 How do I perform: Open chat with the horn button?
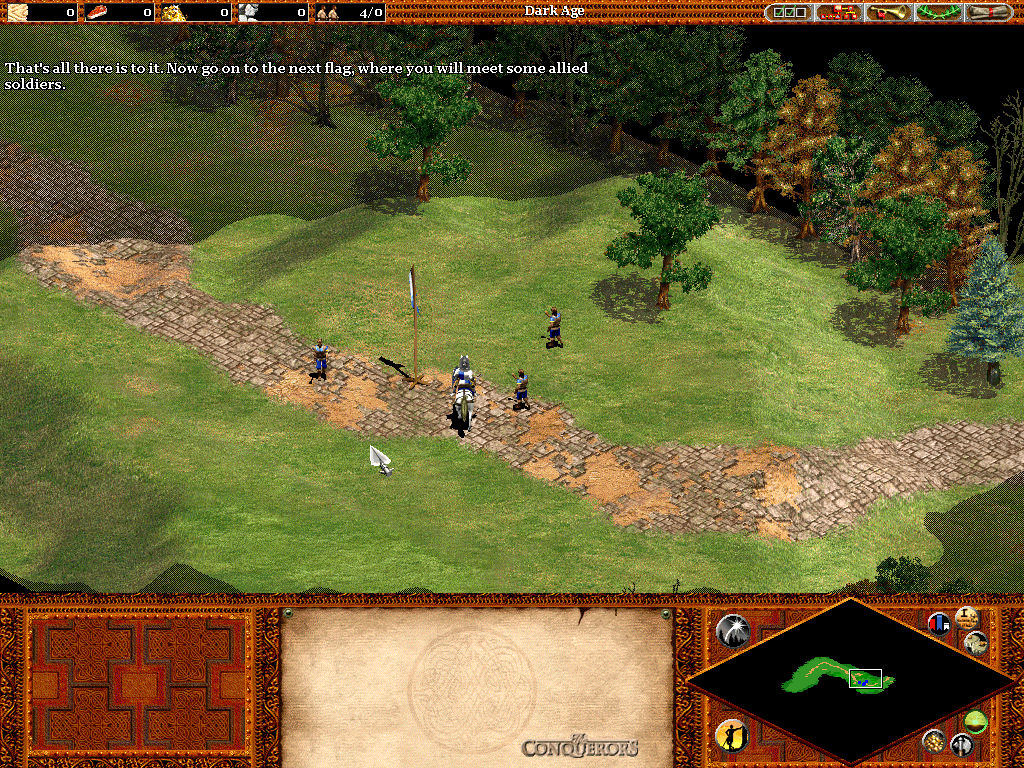[x=889, y=12]
